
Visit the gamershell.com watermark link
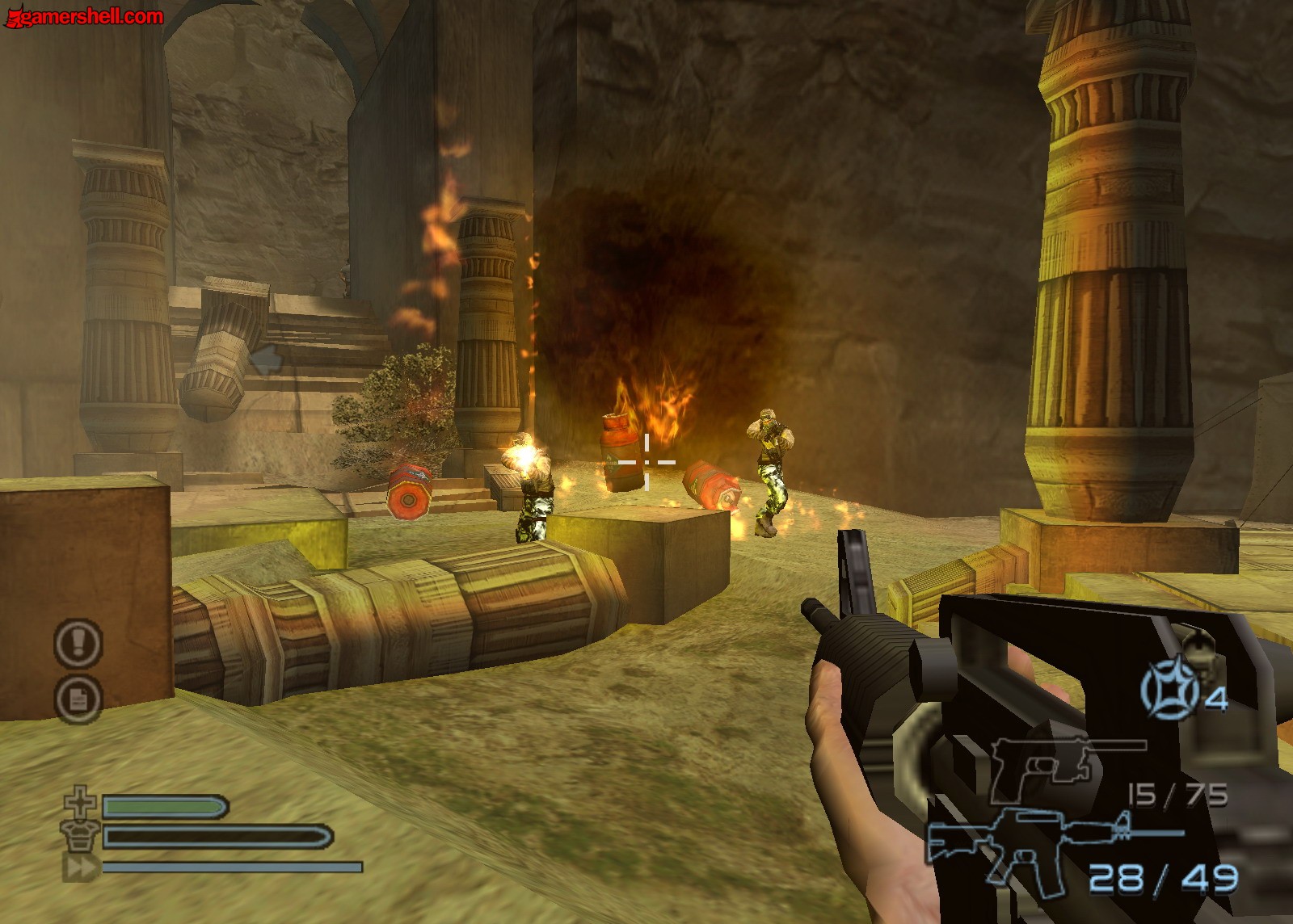[x=85, y=16]
